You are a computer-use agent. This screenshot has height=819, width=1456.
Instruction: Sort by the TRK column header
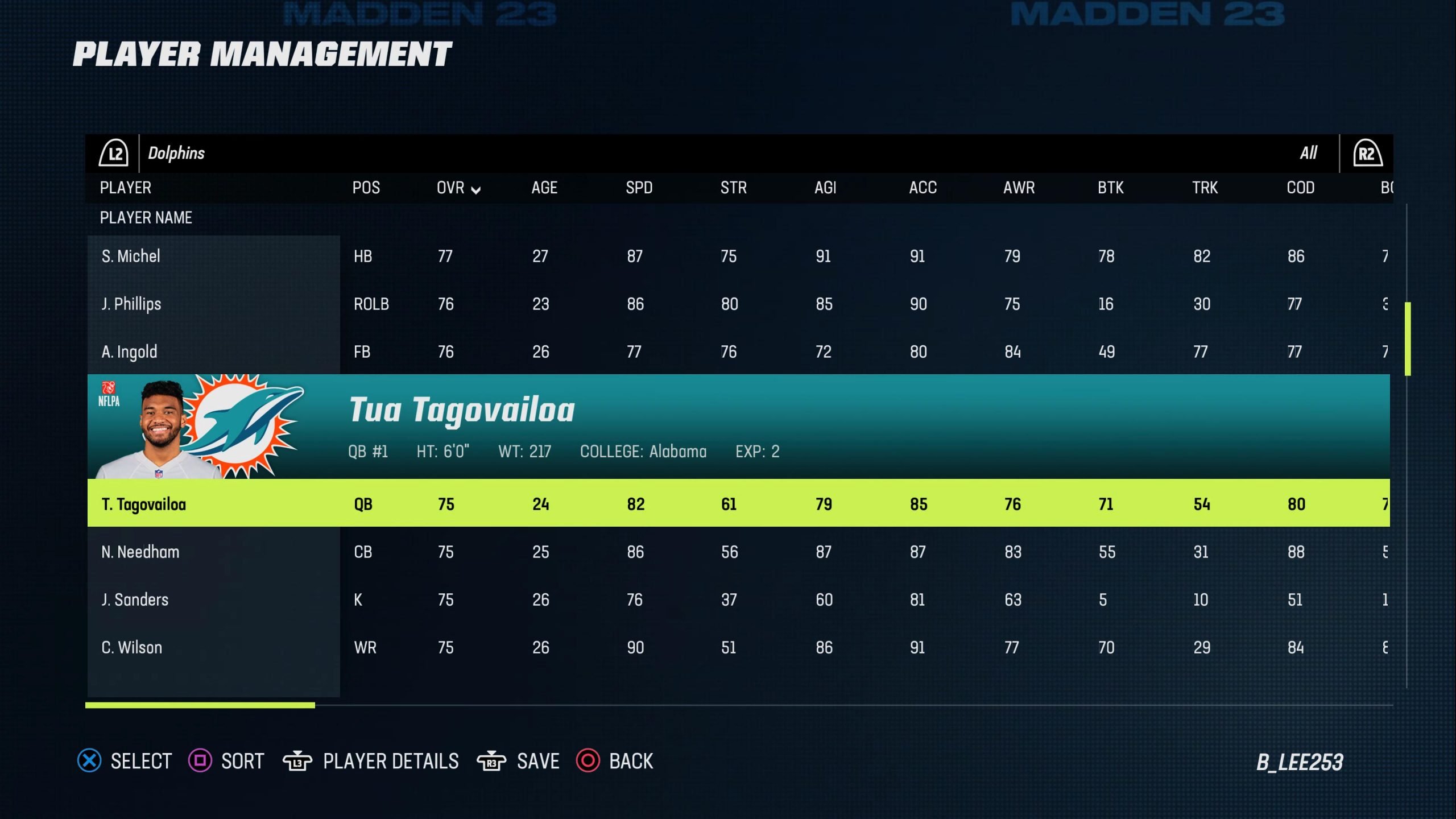pos(1205,188)
